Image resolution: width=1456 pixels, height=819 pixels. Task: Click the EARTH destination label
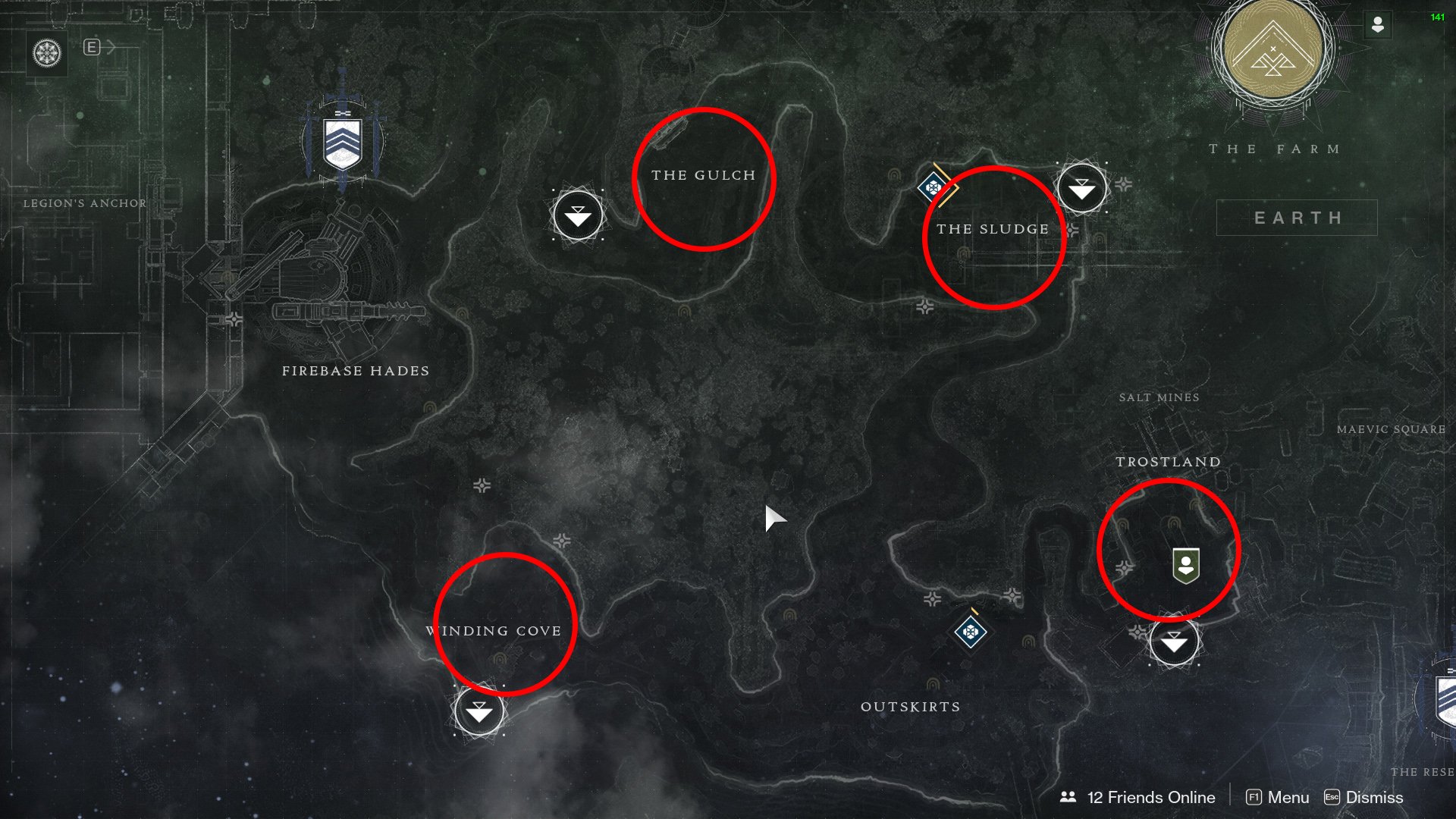[x=1298, y=217]
